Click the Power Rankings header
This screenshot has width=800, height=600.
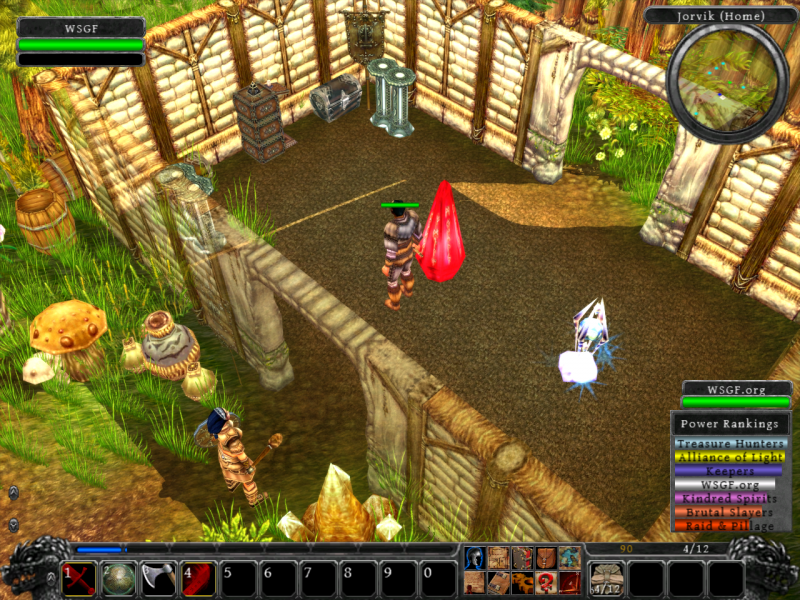pos(730,423)
